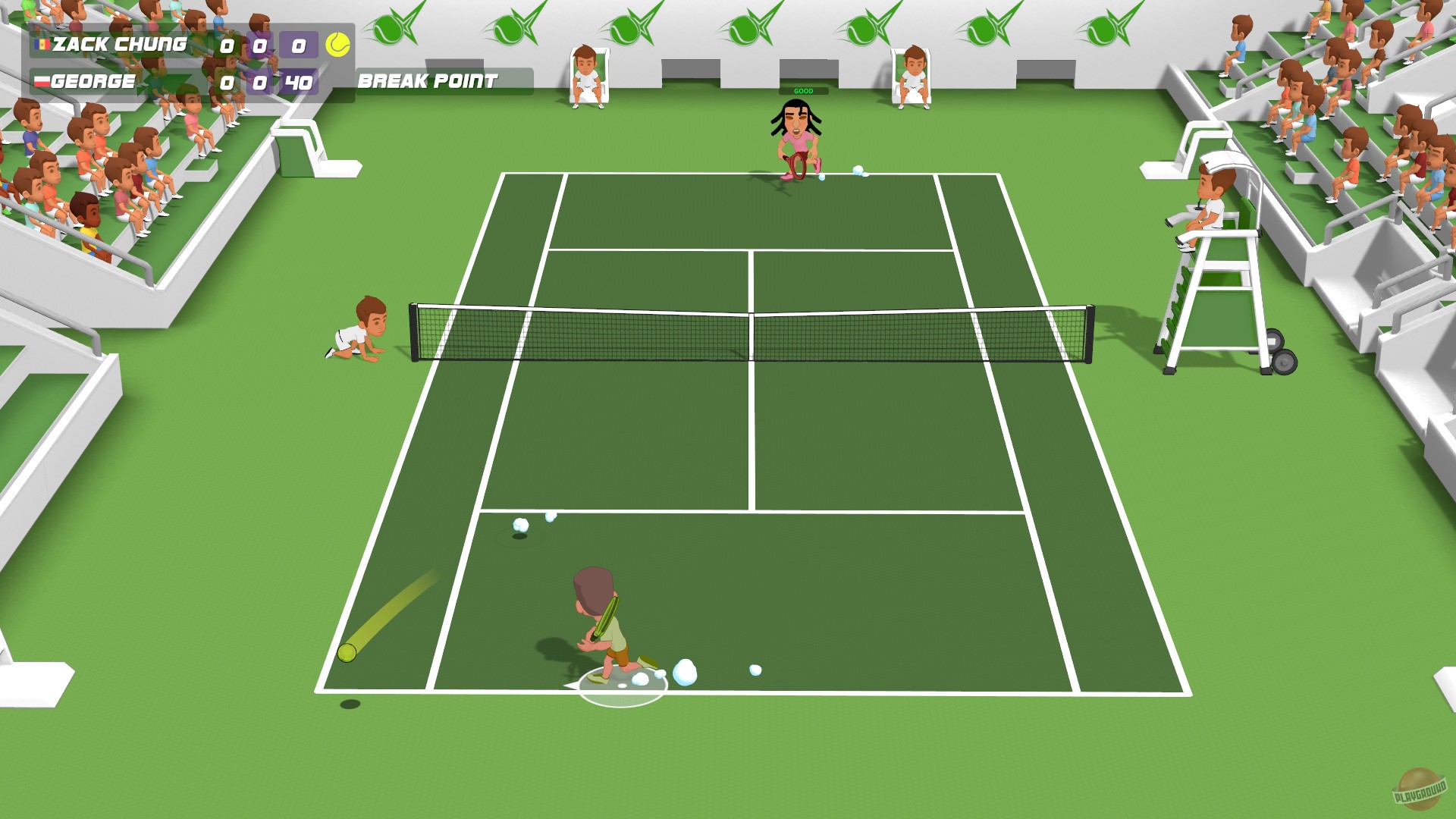Toggle the BREAK POINT banner display

(x=428, y=79)
